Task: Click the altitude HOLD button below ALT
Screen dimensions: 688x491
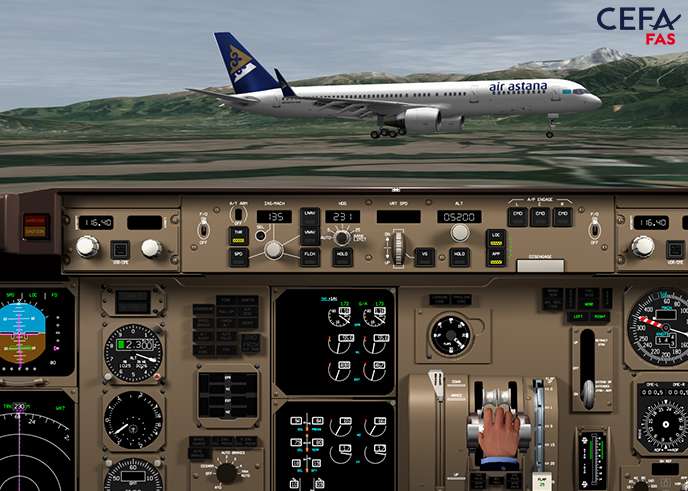Action: point(459,257)
